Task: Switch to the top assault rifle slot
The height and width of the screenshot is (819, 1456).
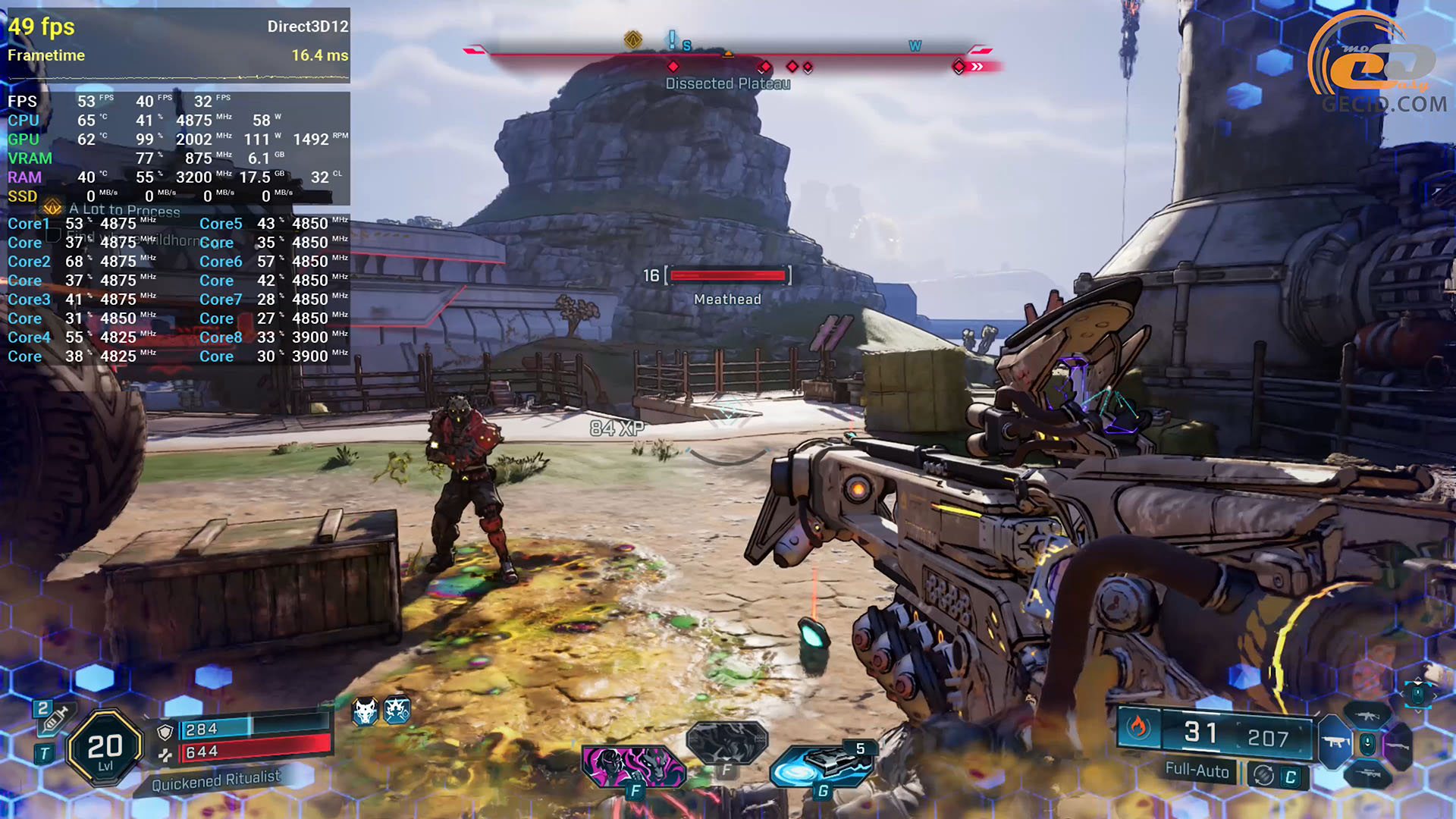Action: (x=1367, y=715)
